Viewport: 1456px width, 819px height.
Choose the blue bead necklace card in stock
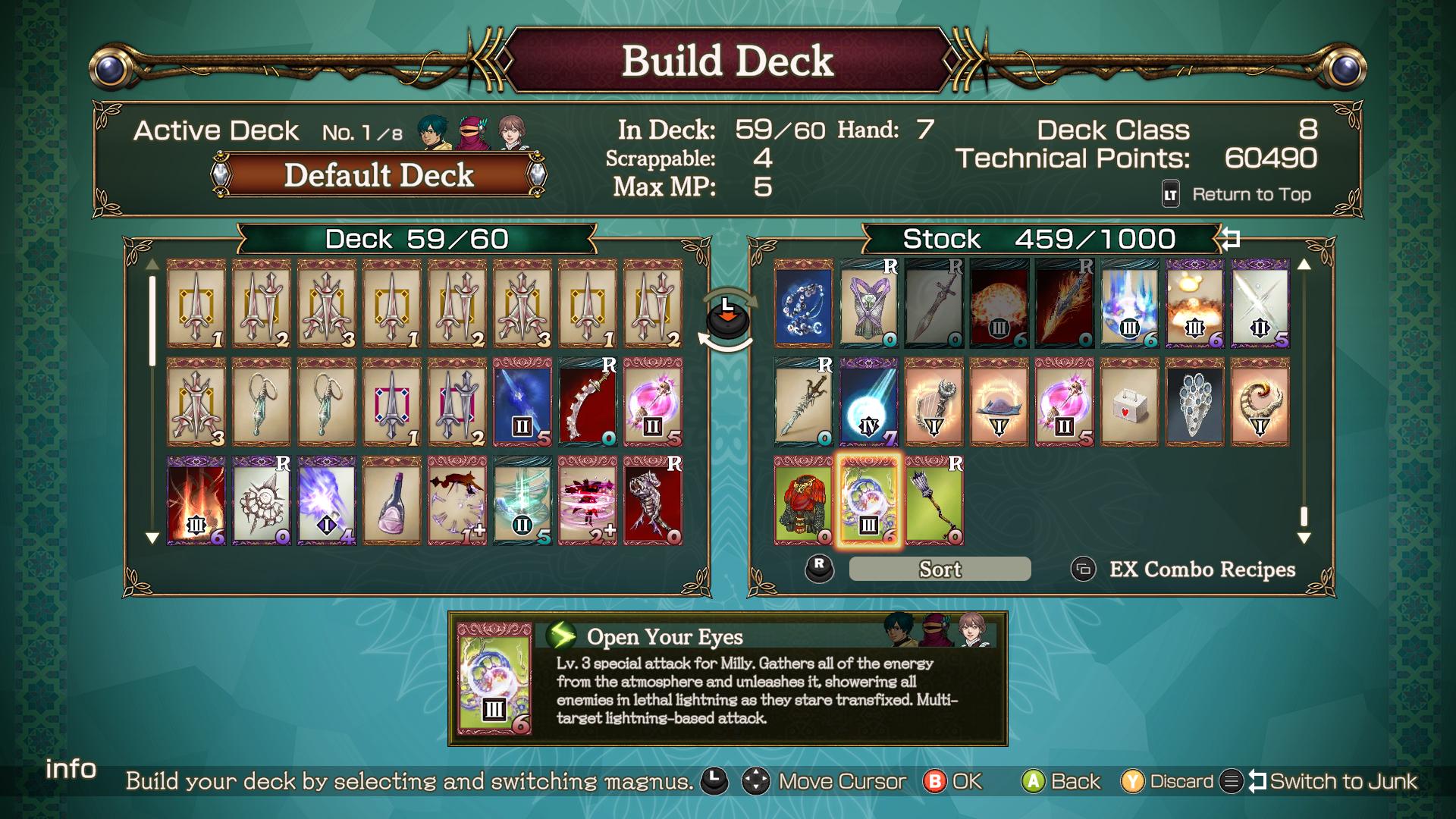coord(803,304)
